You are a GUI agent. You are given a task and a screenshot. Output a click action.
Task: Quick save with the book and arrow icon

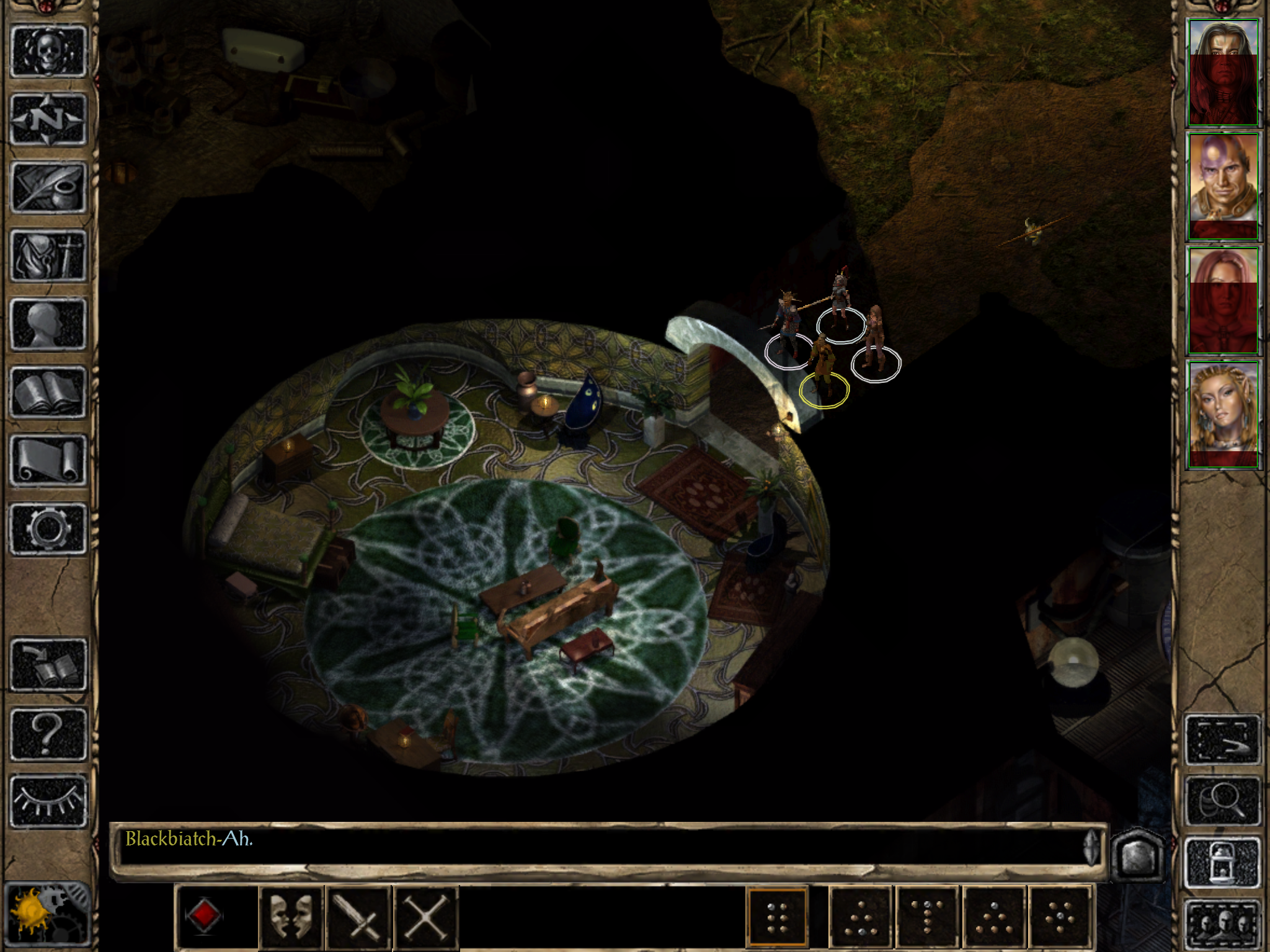[48, 664]
